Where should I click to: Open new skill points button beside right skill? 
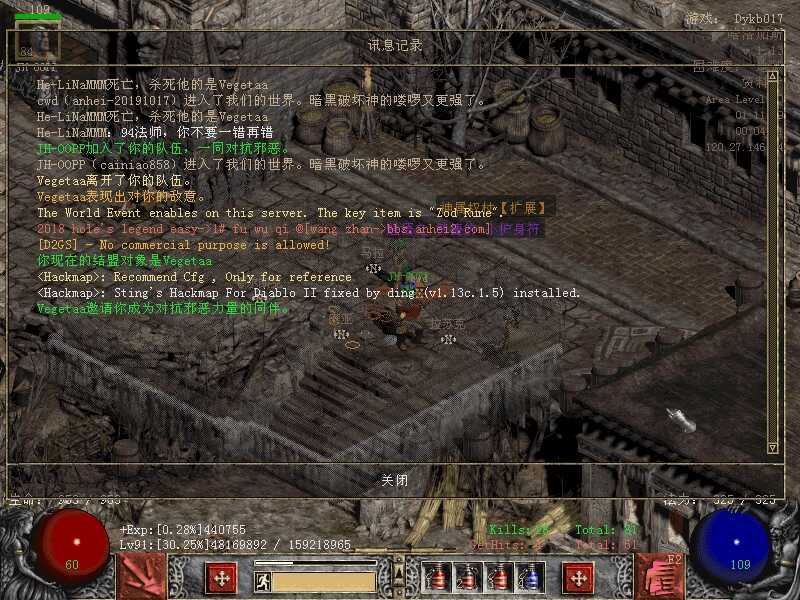(x=578, y=577)
